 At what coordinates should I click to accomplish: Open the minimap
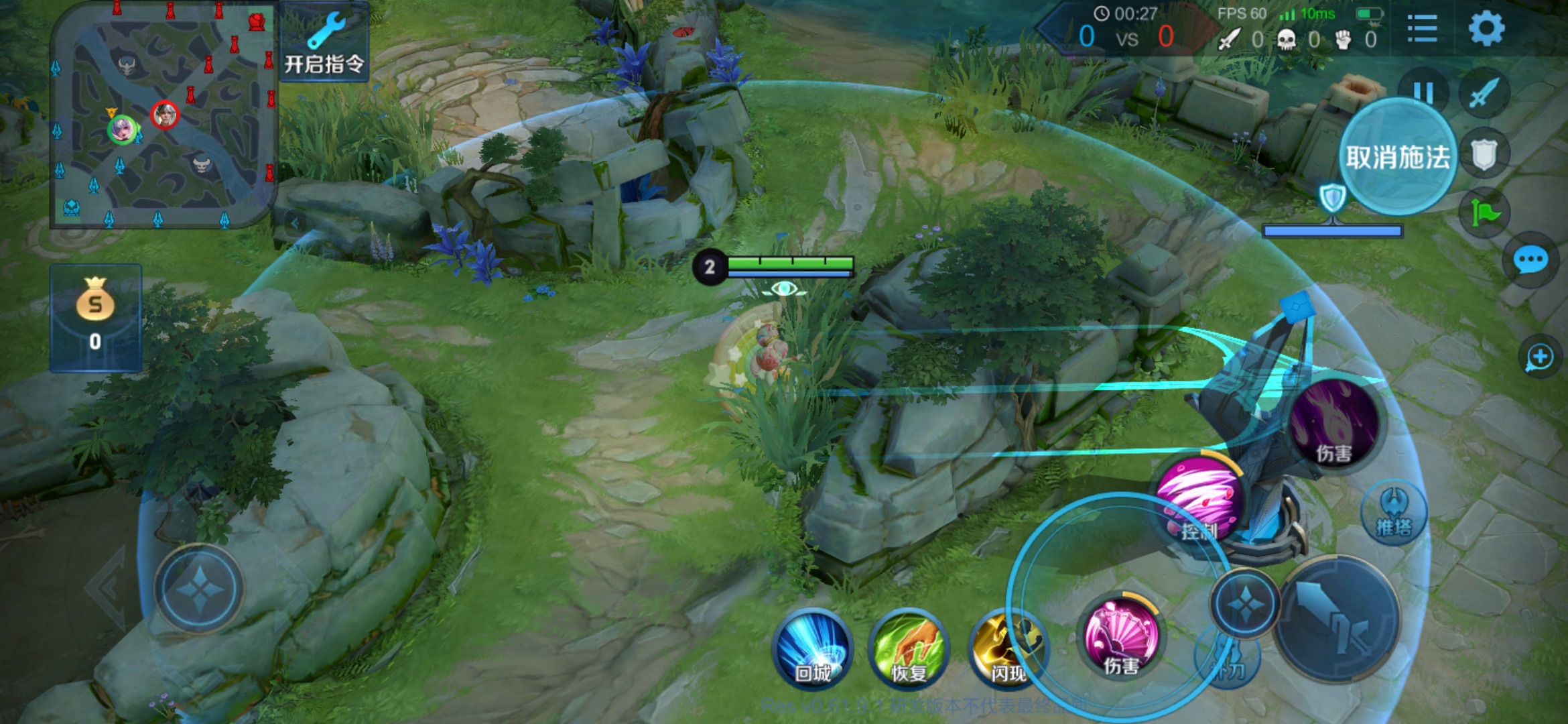[163, 115]
